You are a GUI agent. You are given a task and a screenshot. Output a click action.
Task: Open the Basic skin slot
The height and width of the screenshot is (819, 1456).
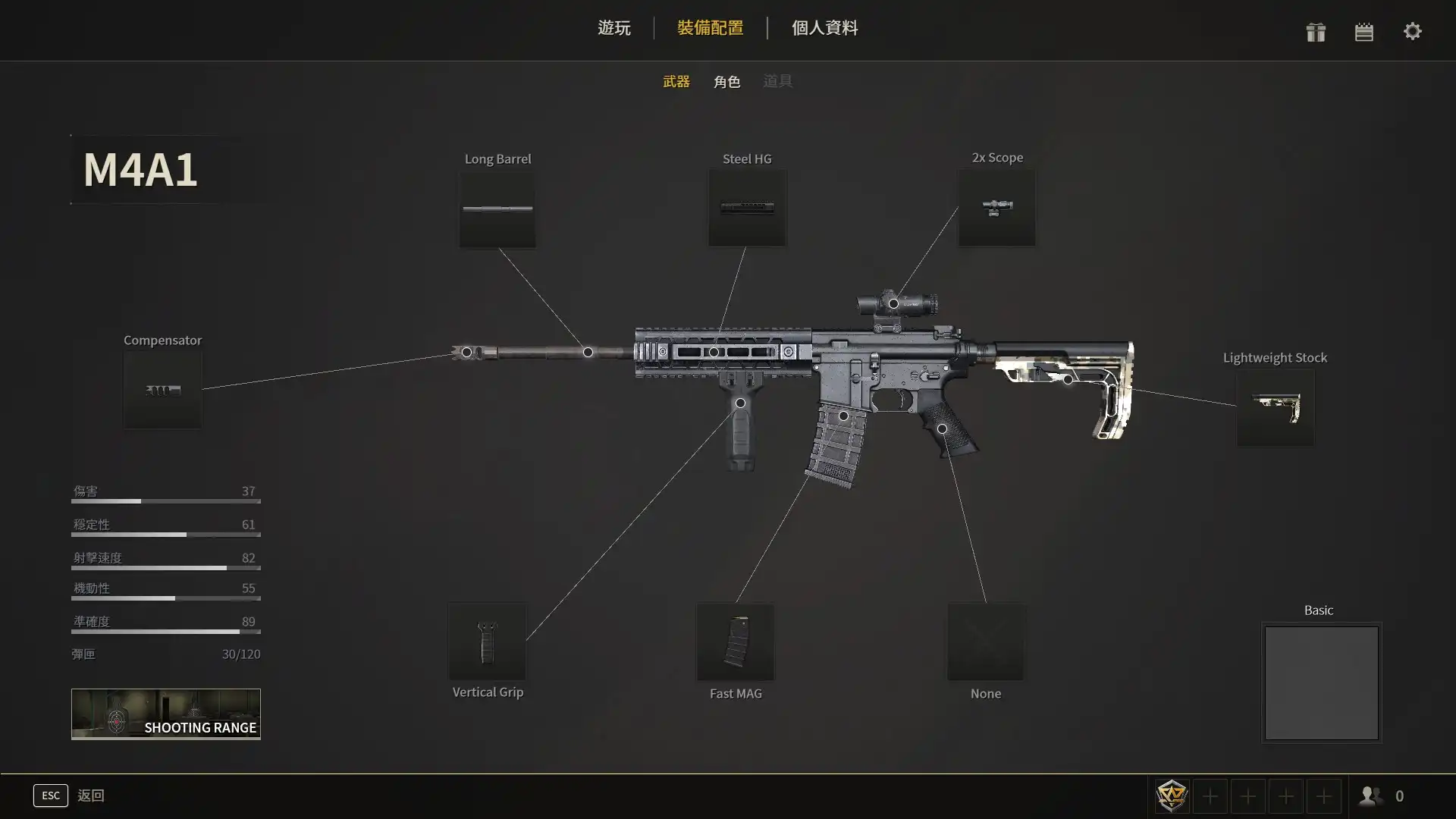pyautogui.click(x=1321, y=682)
